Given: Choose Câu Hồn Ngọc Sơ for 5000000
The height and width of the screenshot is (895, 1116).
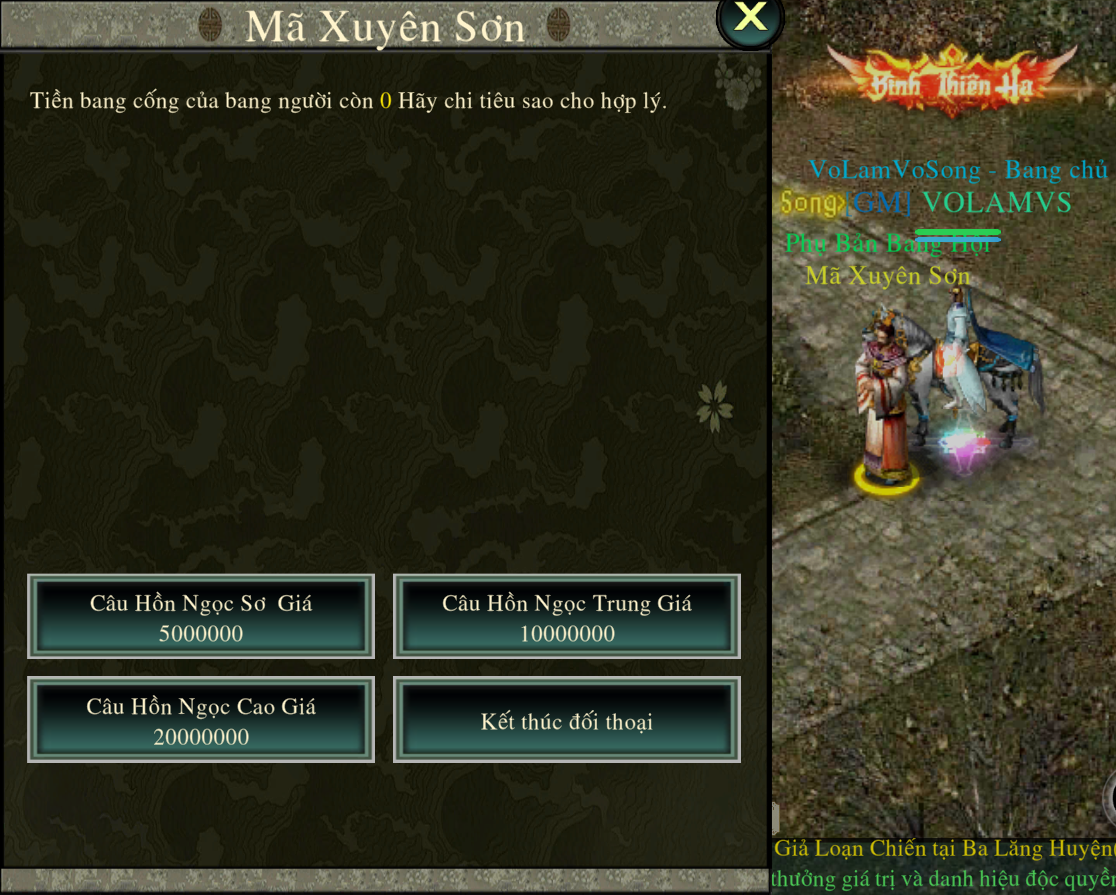Looking at the screenshot, I should click(201, 617).
